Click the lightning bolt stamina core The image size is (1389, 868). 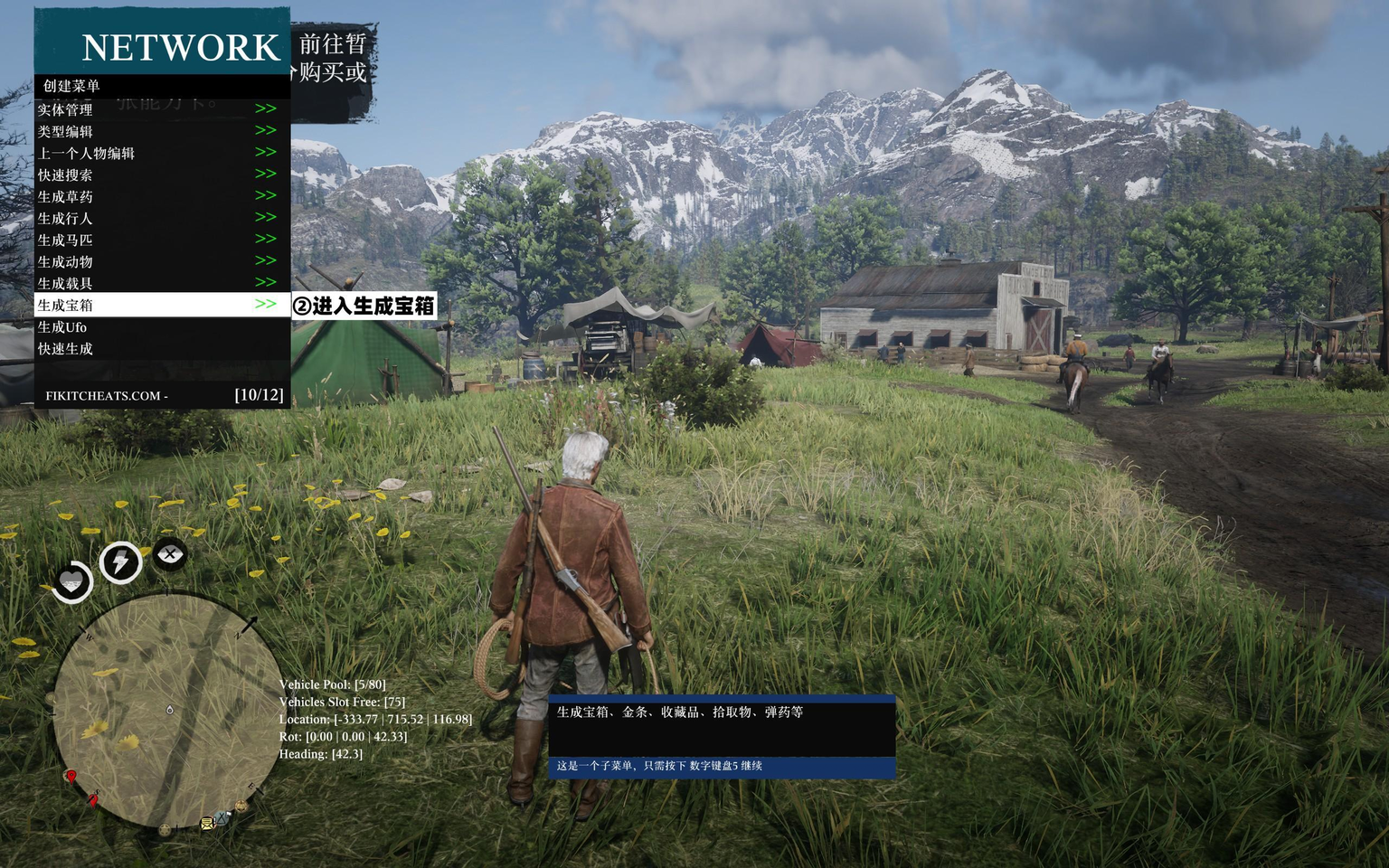pyautogui.click(x=120, y=562)
